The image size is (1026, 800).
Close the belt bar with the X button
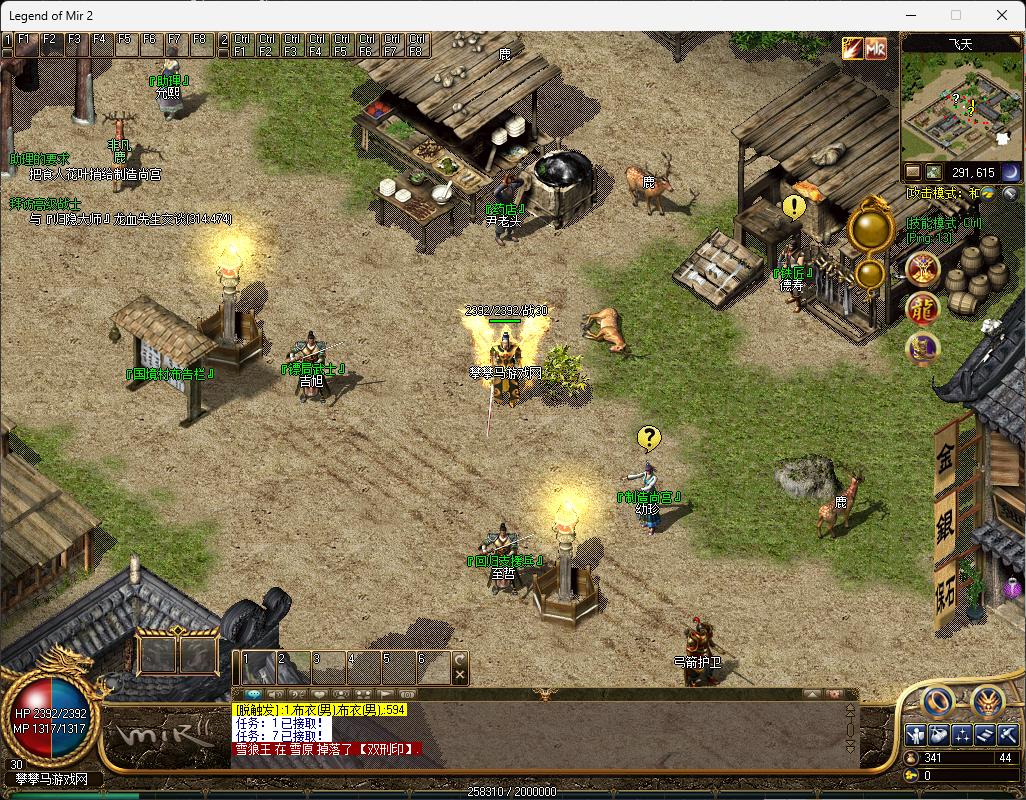460,676
